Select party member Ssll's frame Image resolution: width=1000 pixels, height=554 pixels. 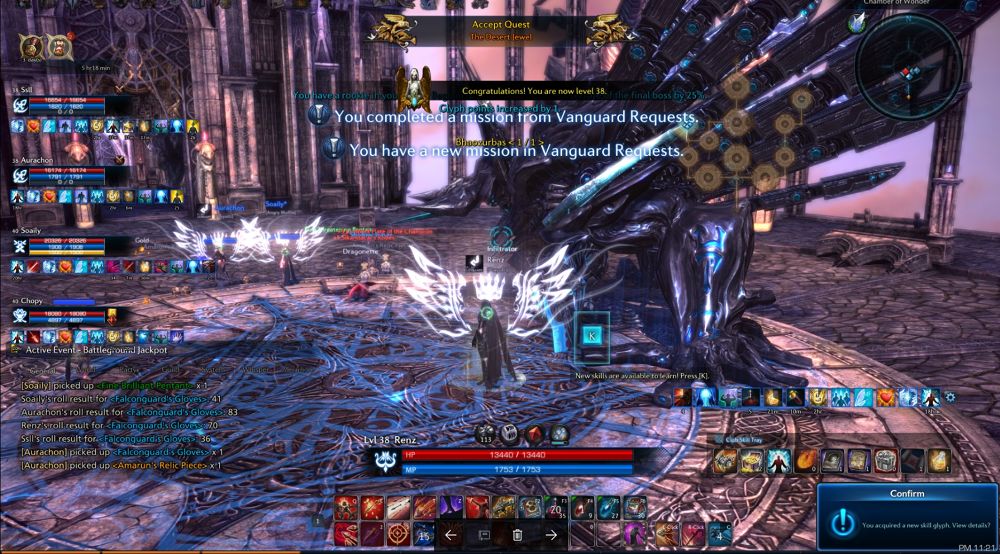coord(60,103)
